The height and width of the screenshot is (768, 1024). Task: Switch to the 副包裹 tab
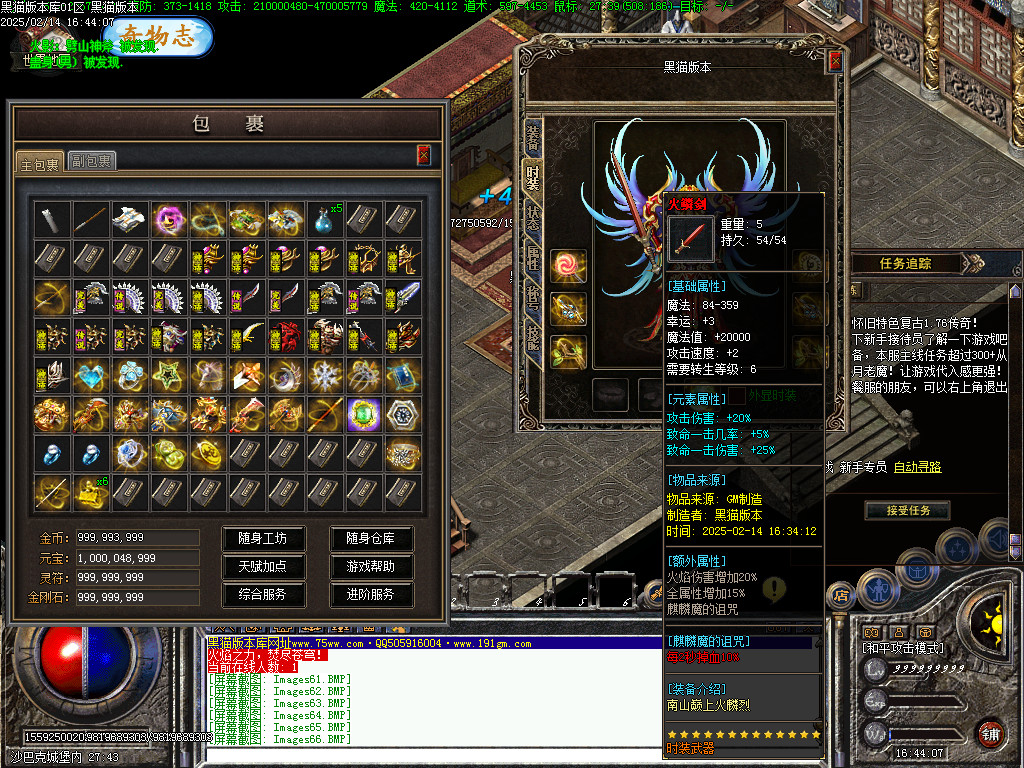click(92, 160)
